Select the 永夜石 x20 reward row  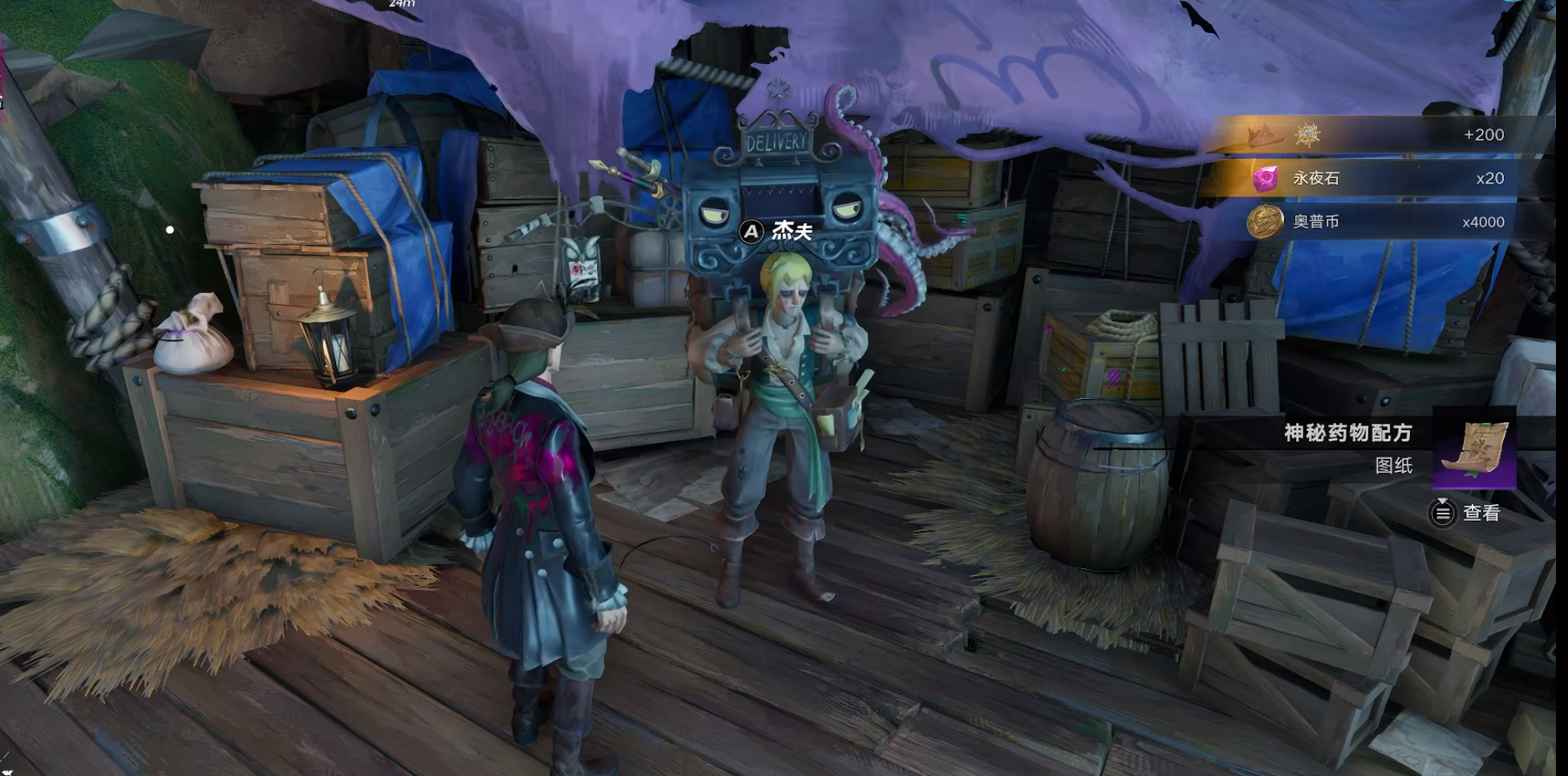1376,178
